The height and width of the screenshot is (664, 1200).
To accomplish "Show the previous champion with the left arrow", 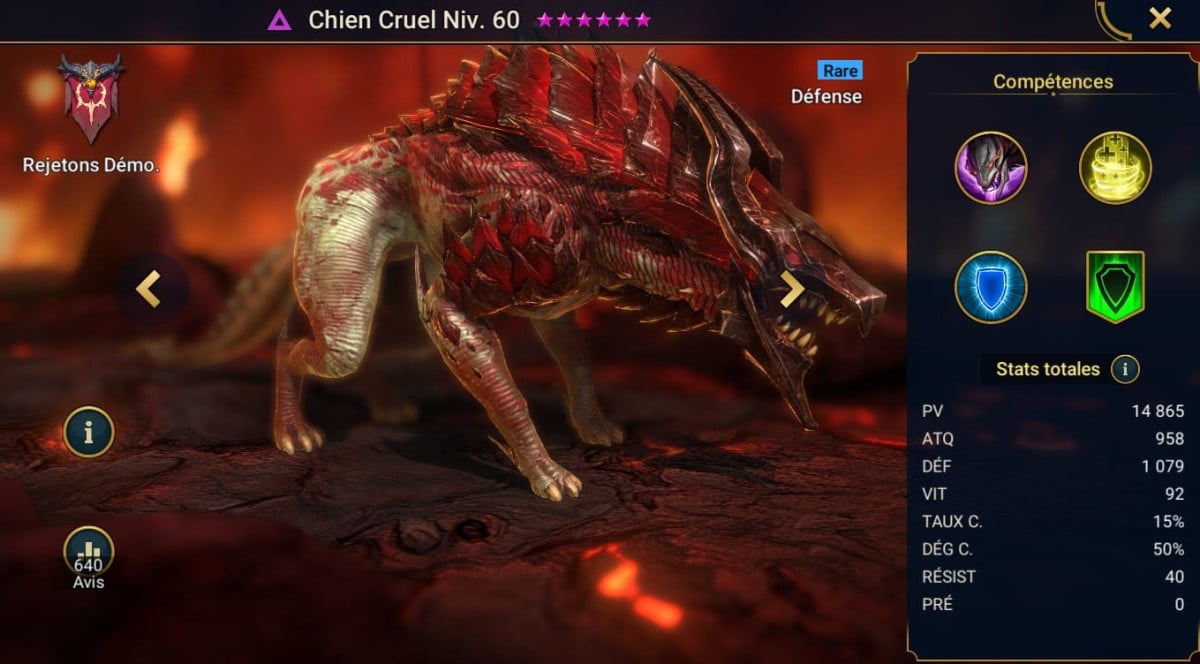I will (149, 289).
